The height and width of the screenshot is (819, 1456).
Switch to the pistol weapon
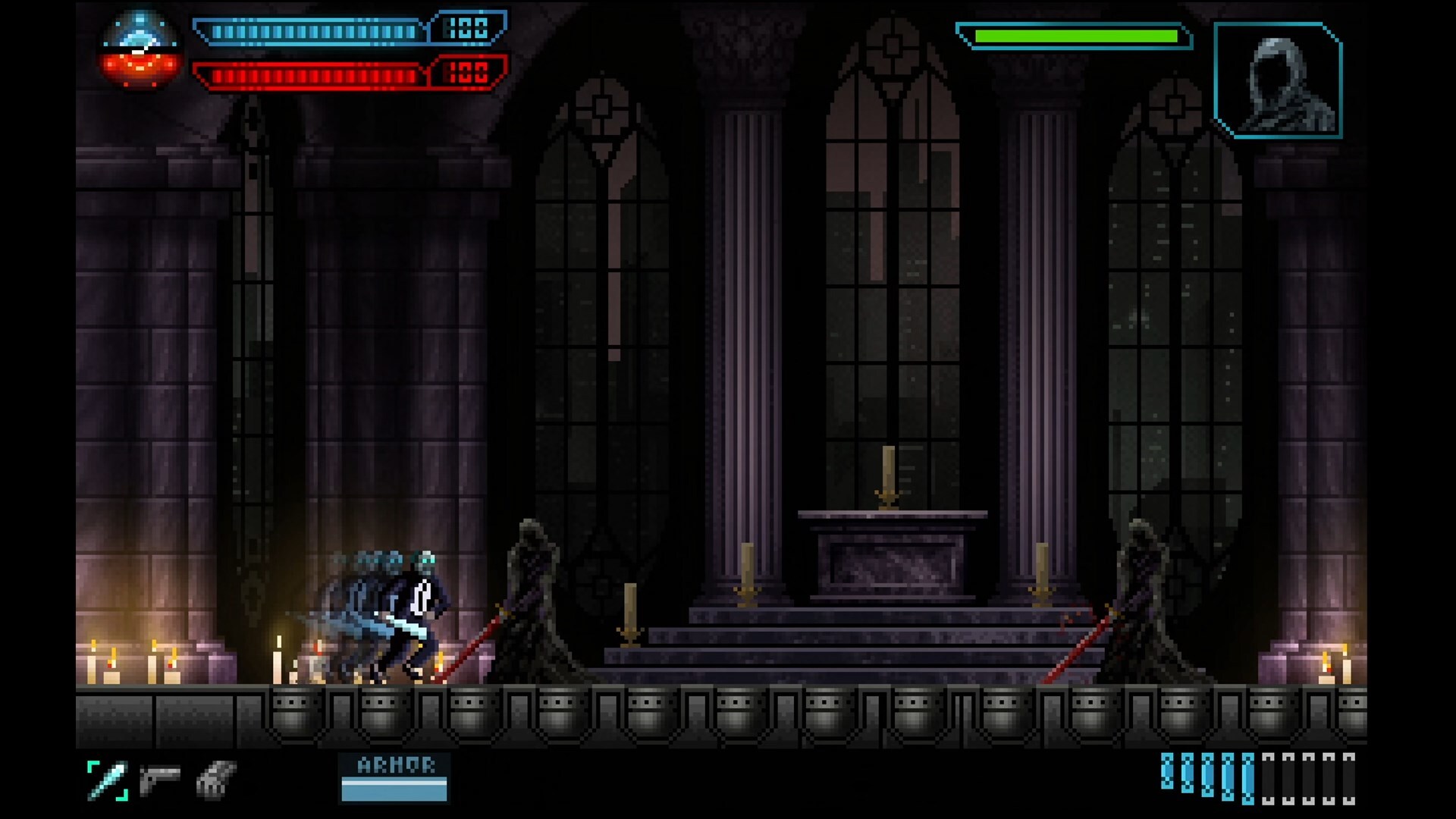click(x=160, y=779)
